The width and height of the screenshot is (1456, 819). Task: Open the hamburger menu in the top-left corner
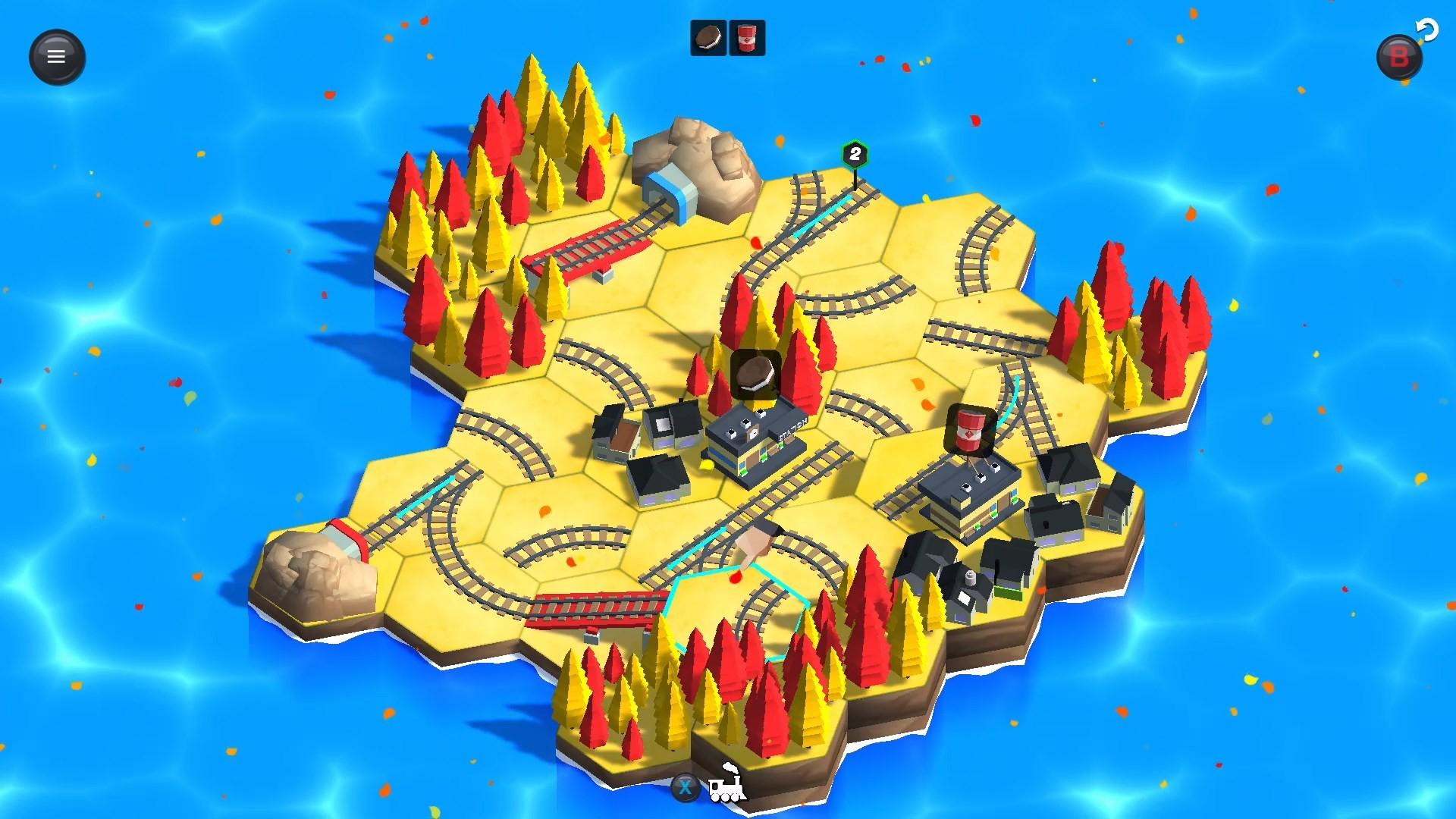click(x=57, y=57)
